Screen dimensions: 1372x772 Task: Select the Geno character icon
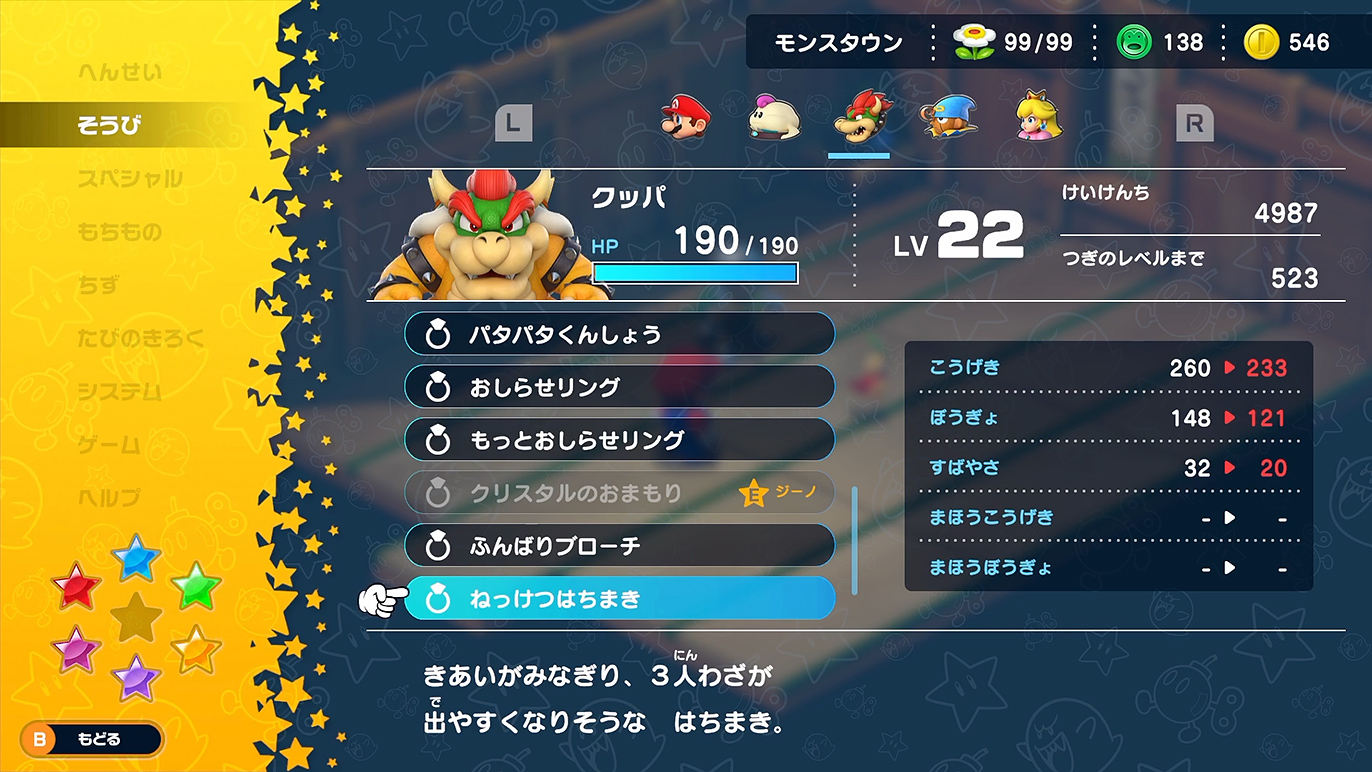945,120
